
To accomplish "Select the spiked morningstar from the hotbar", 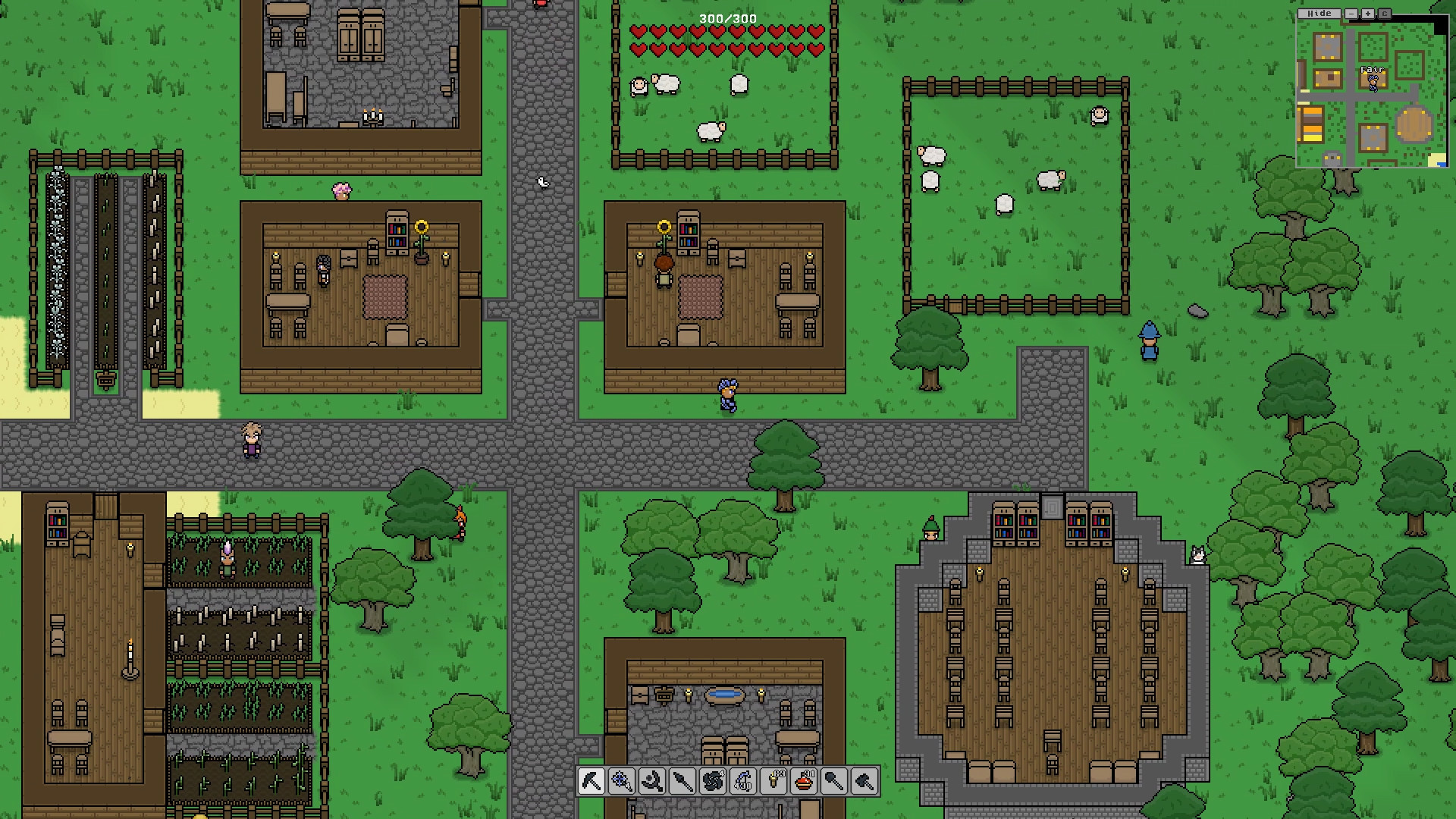I will 623,782.
